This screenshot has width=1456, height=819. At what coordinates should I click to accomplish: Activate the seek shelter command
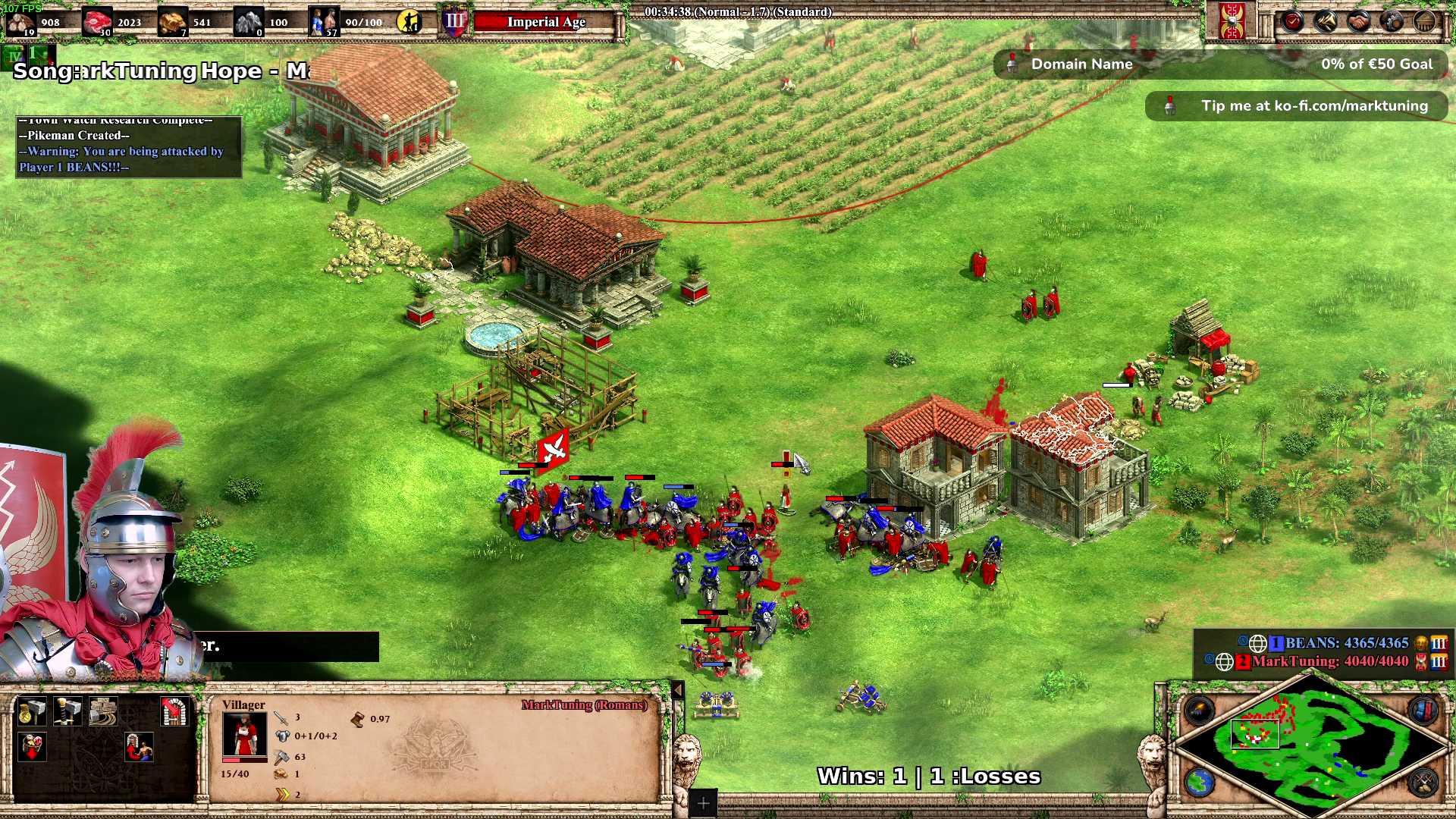click(140, 747)
